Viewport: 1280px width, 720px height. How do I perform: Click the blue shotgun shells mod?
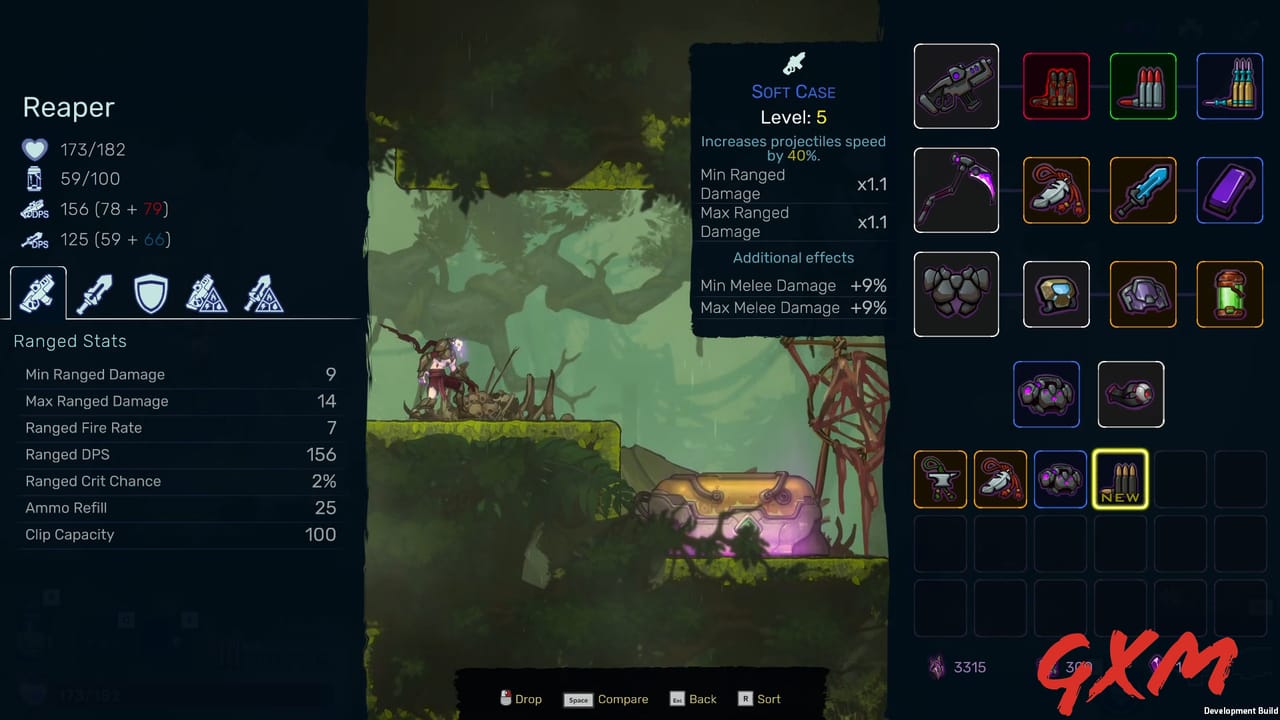pos(1230,86)
